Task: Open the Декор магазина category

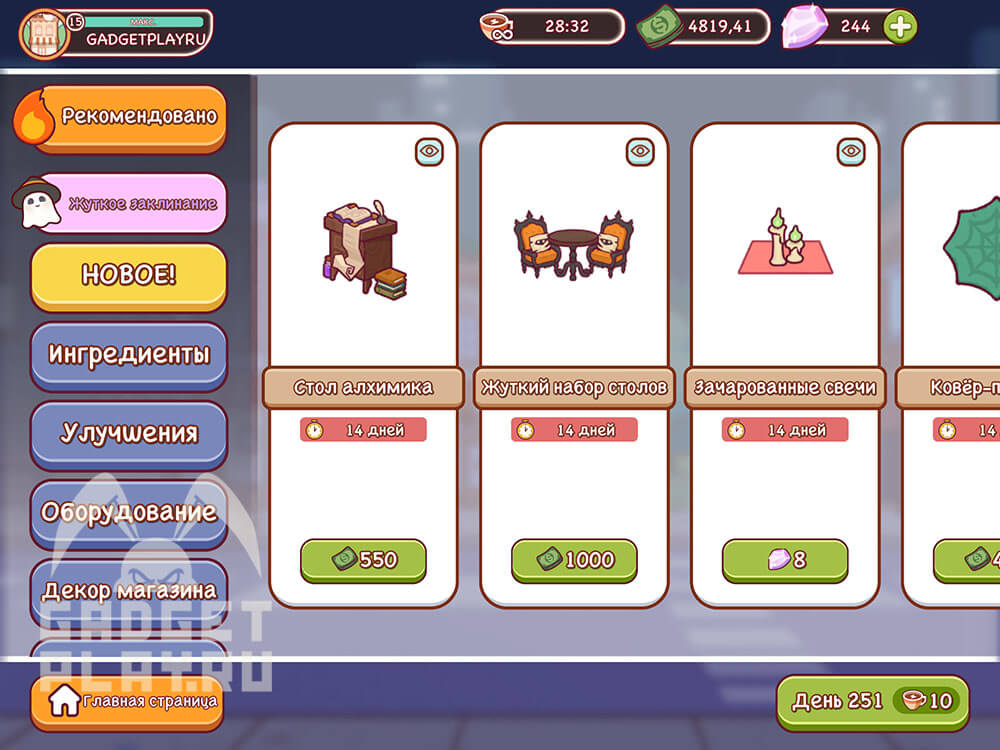Action: pos(128,590)
